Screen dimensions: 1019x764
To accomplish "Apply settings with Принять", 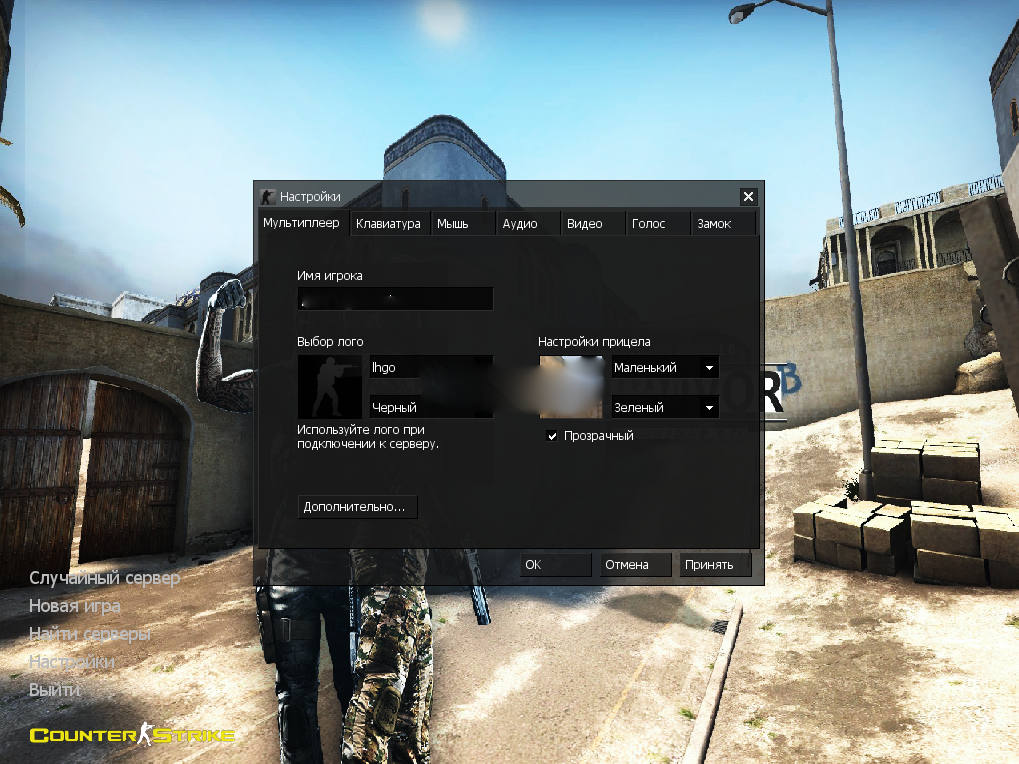I will 716,565.
